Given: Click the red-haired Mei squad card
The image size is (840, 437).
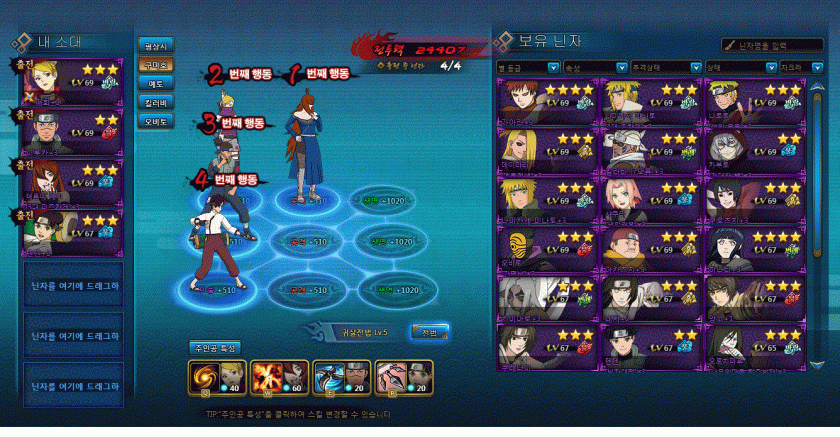Looking at the screenshot, I should 75,178.
